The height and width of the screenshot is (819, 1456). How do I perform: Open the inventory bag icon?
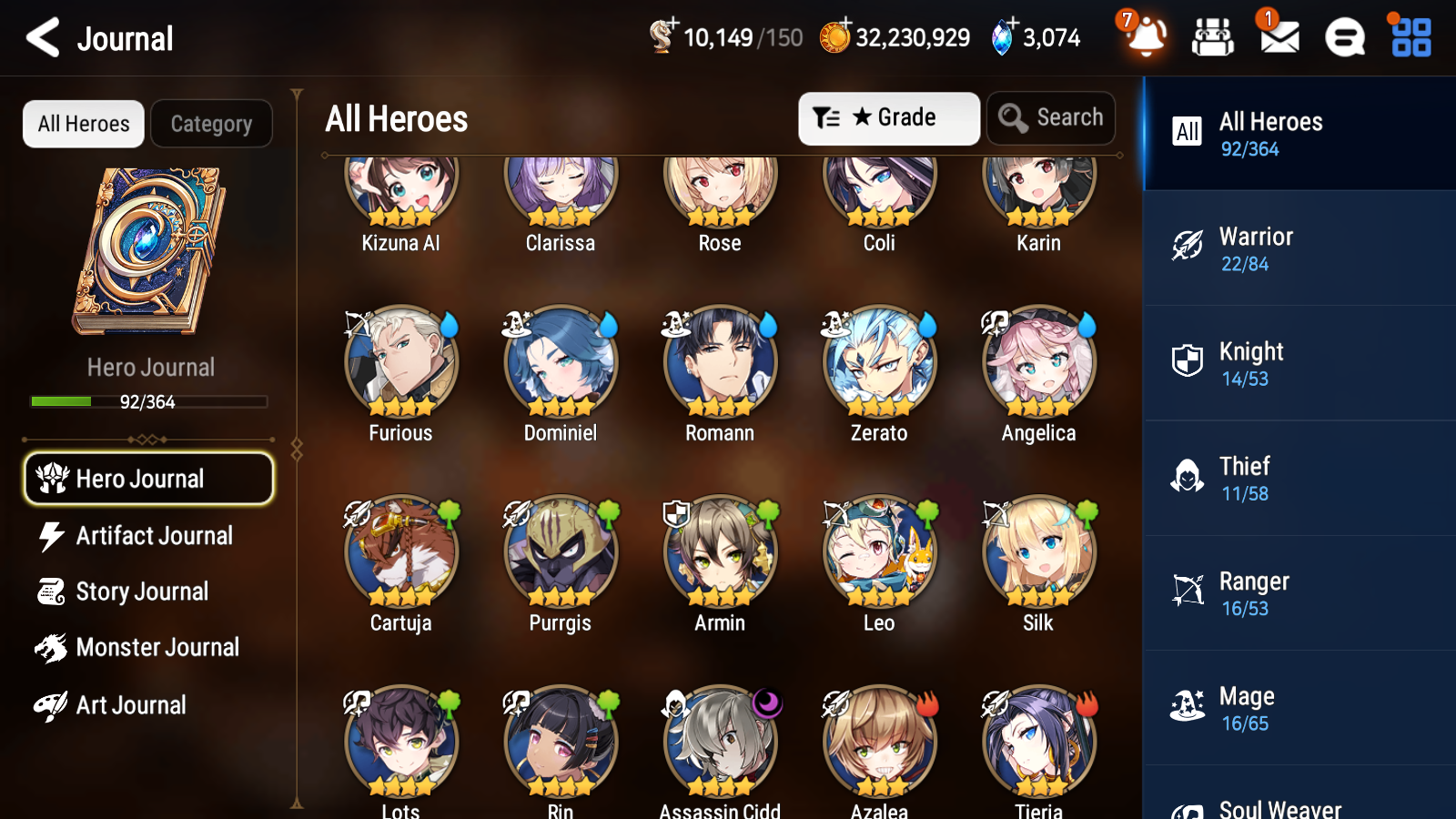click(x=1212, y=38)
